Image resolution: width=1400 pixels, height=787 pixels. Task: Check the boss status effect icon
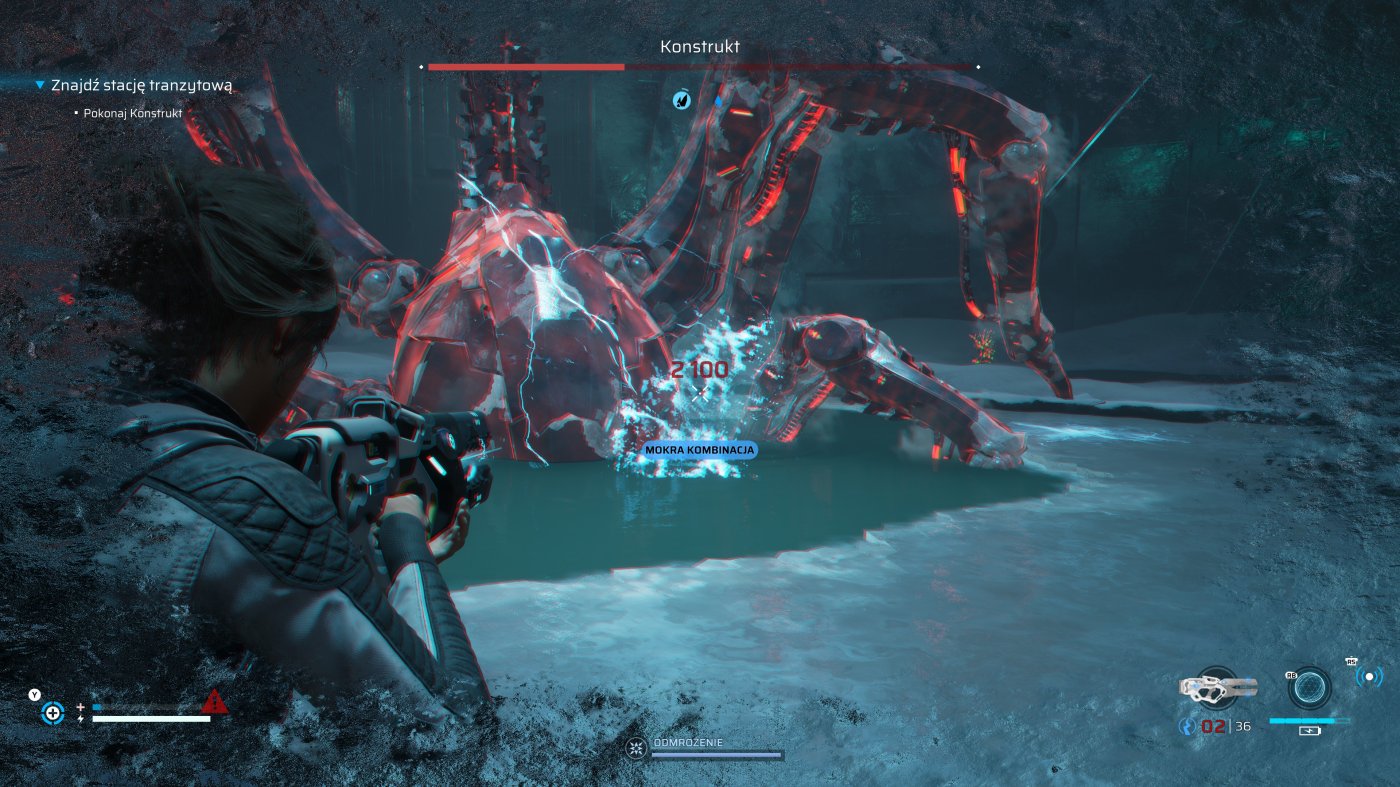(681, 99)
